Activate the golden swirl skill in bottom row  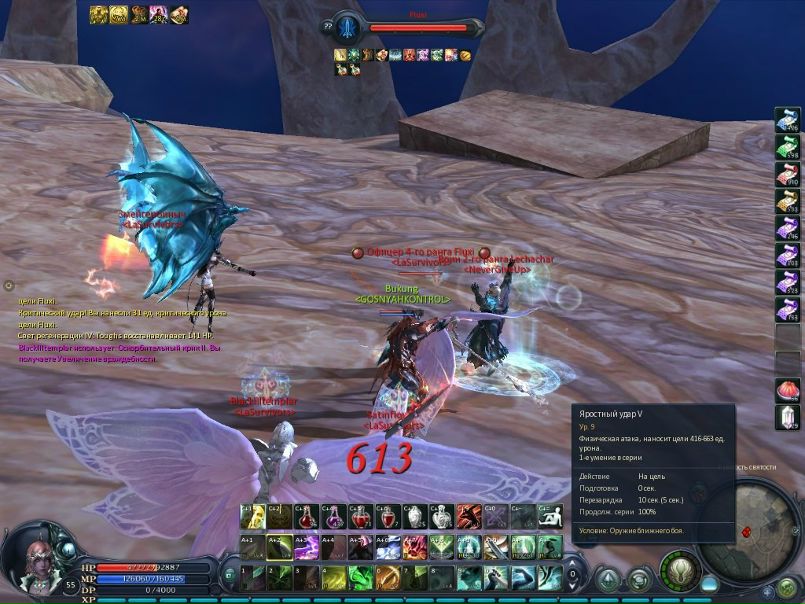388,577
